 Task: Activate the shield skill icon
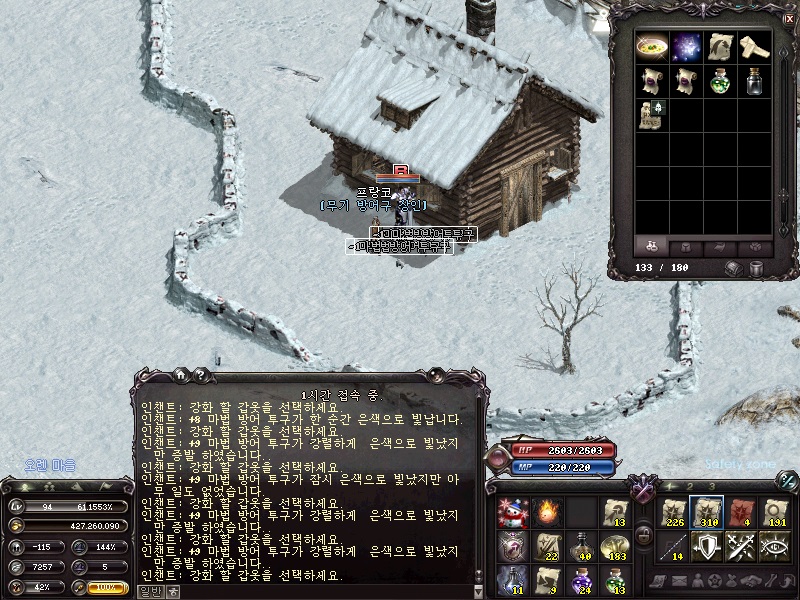[x=707, y=546]
